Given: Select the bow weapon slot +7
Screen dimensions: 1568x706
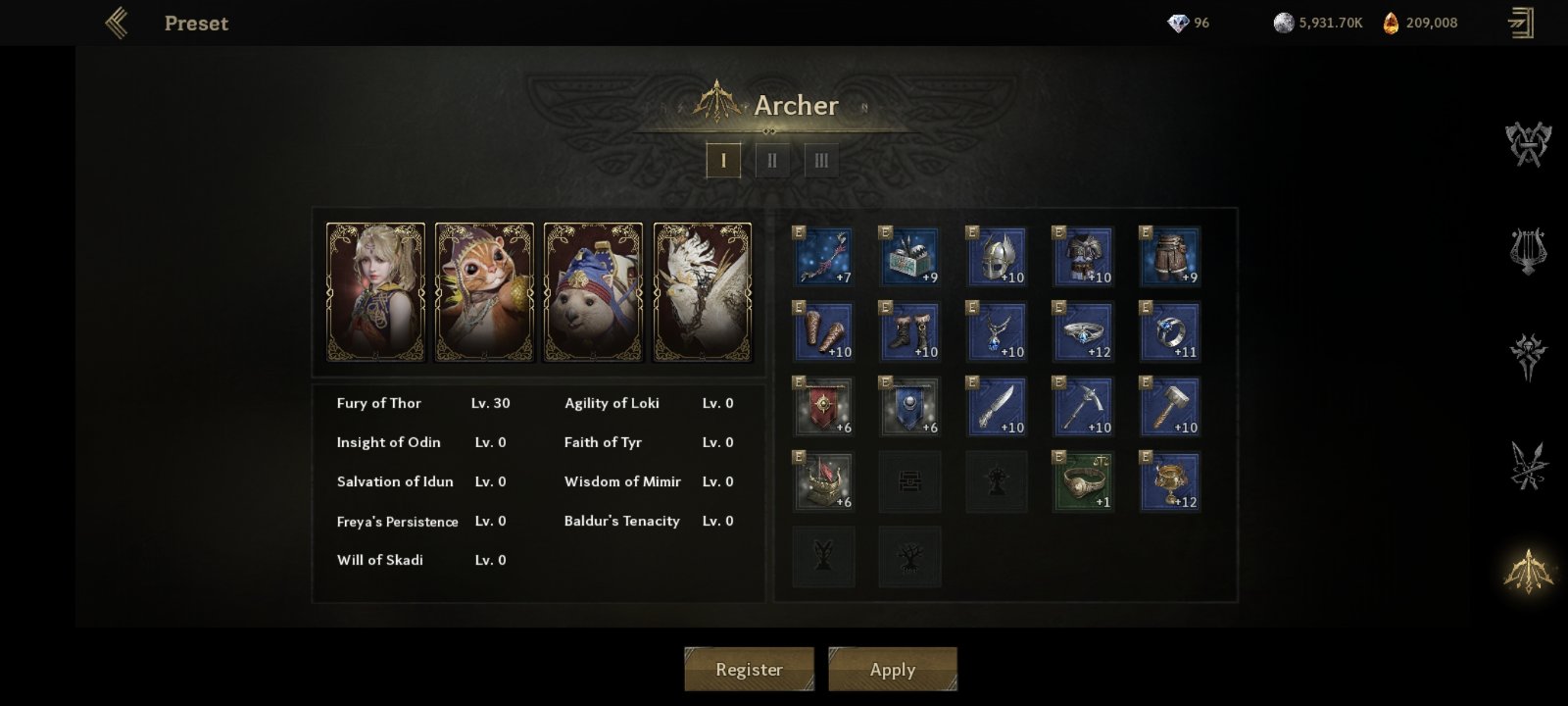Looking at the screenshot, I should coord(823,257).
